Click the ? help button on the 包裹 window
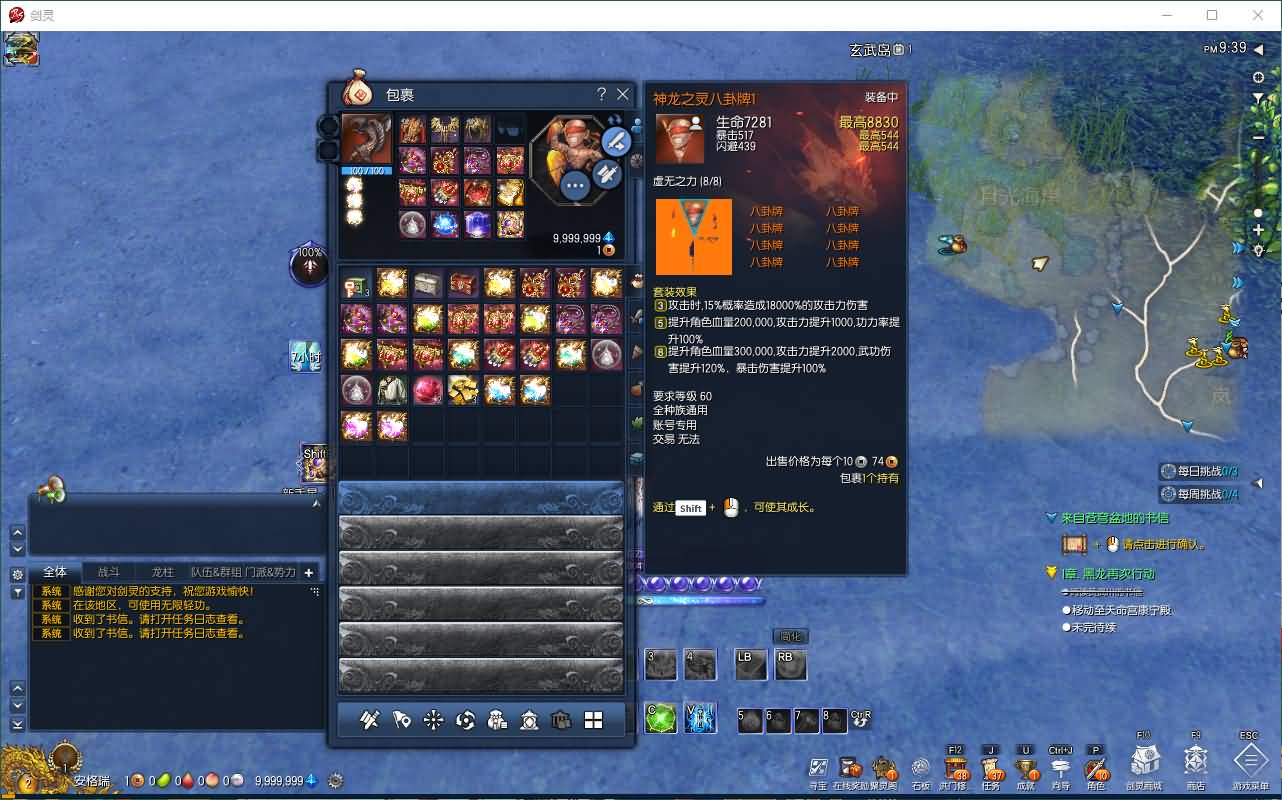This screenshot has height=800, width=1282. click(600, 94)
